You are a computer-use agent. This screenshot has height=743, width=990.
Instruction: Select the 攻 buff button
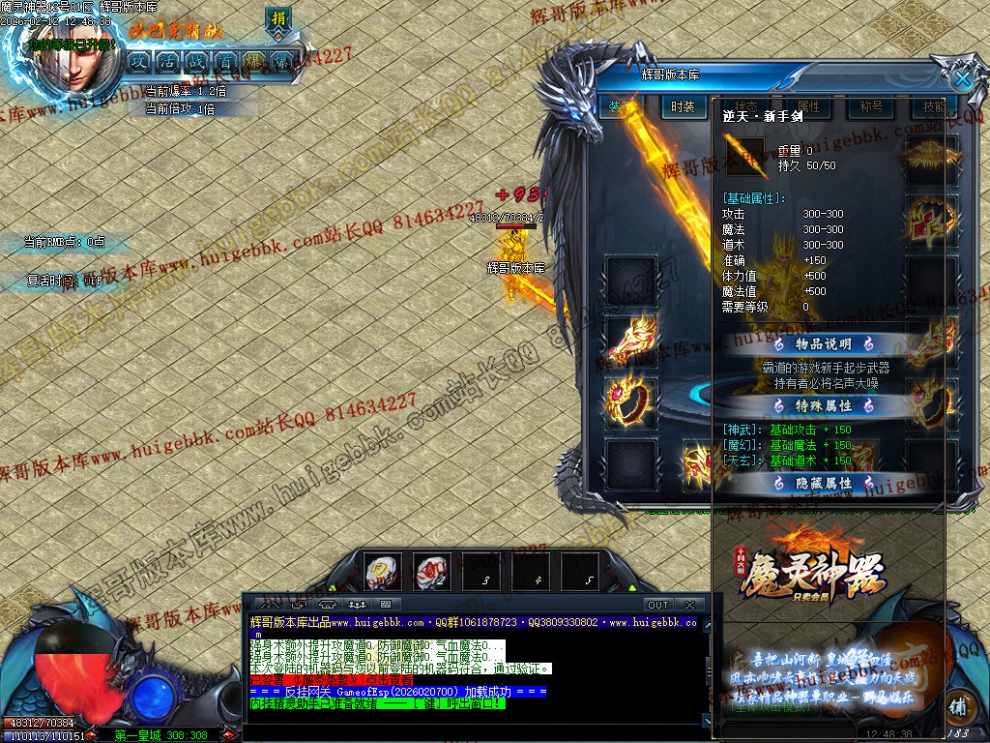138,60
